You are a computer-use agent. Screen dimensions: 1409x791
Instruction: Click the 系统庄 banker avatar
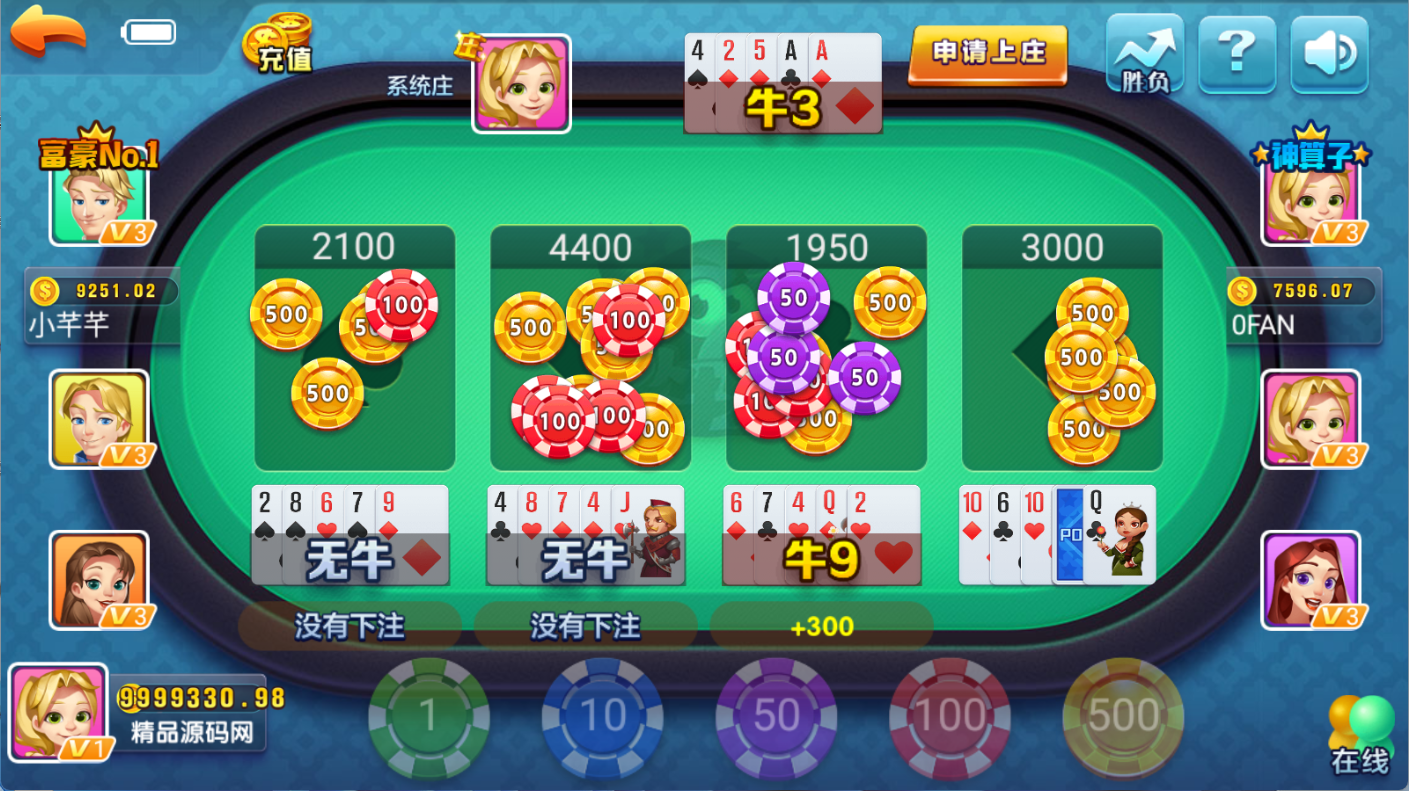[x=521, y=84]
